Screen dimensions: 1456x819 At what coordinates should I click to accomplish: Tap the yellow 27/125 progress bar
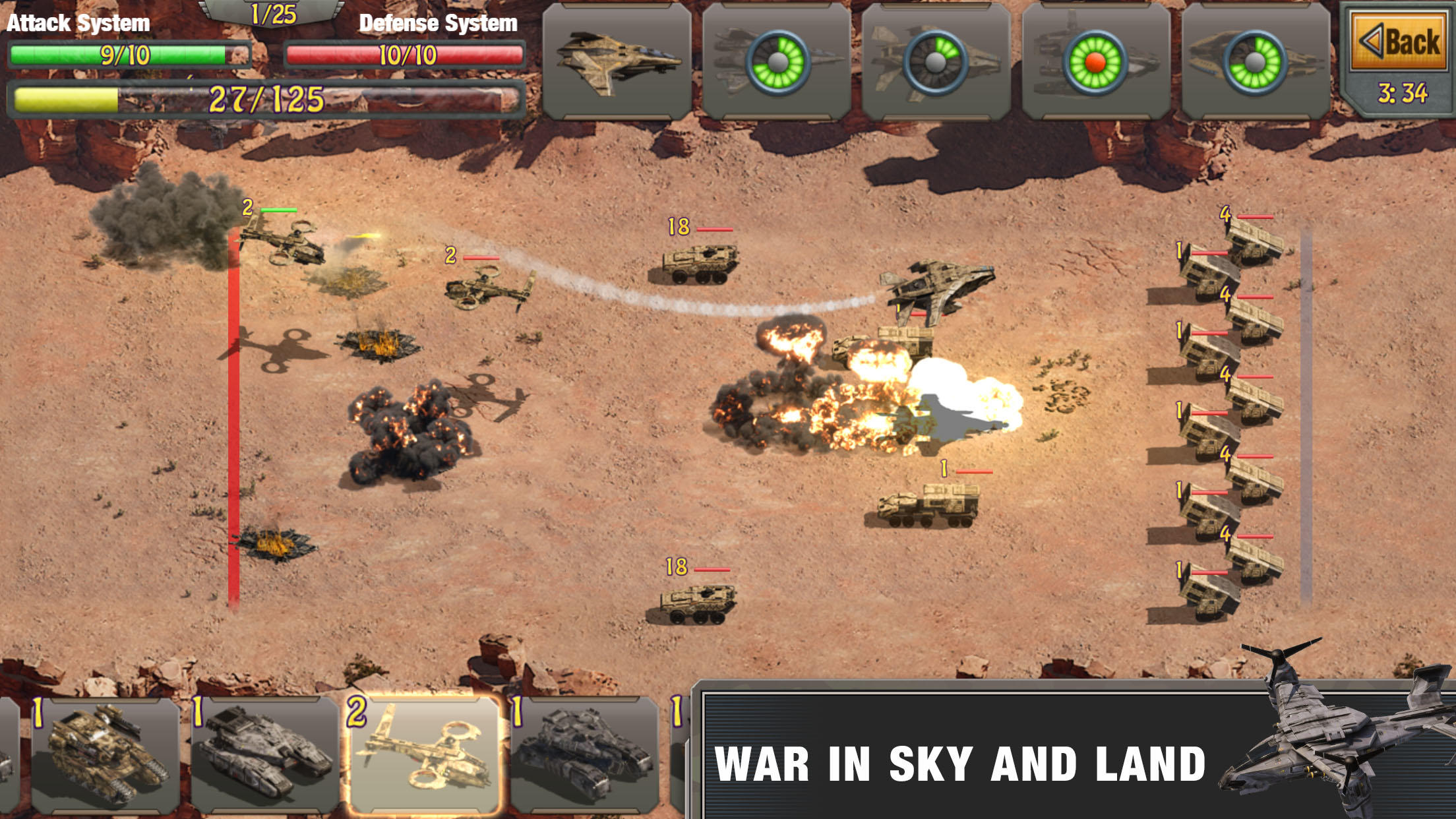[x=264, y=98]
